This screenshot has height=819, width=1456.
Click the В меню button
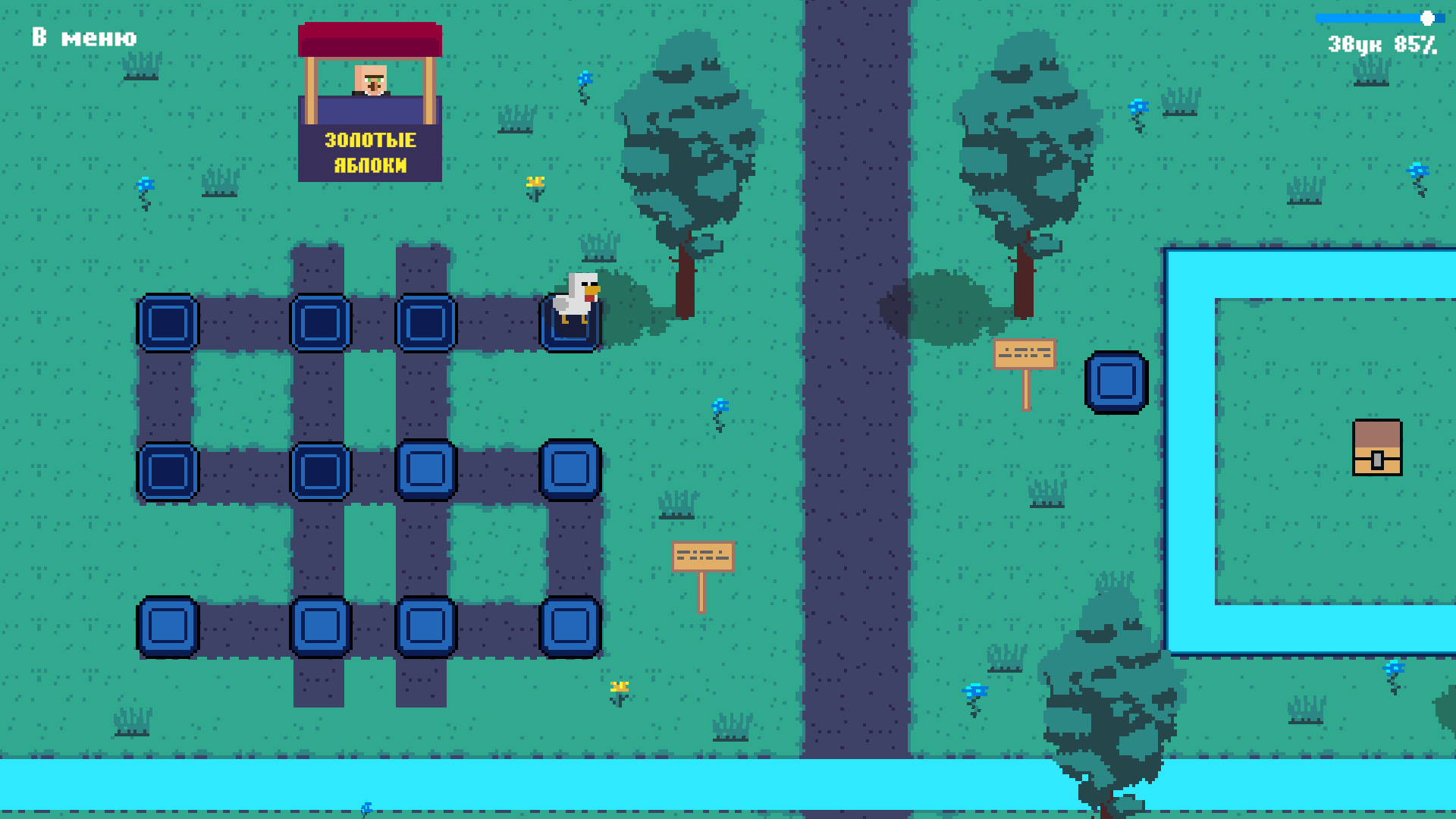pos(83,37)
